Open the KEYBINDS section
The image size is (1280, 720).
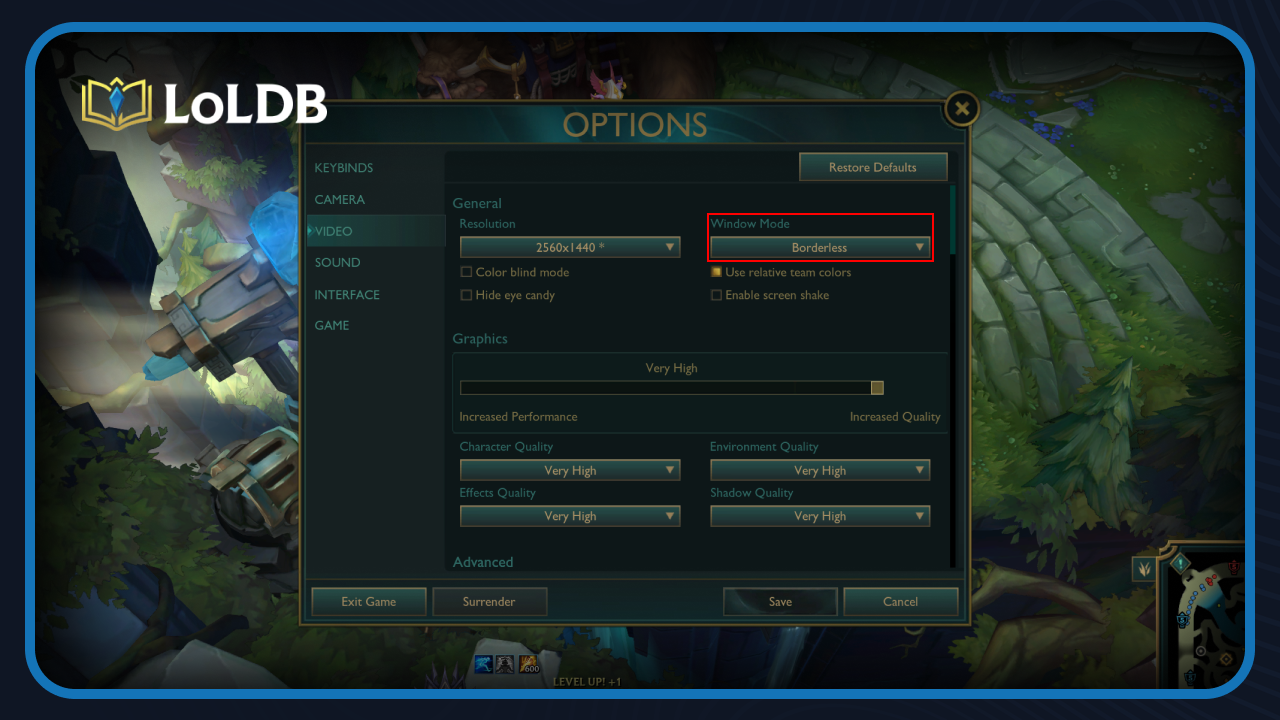[x=344, y=167]
